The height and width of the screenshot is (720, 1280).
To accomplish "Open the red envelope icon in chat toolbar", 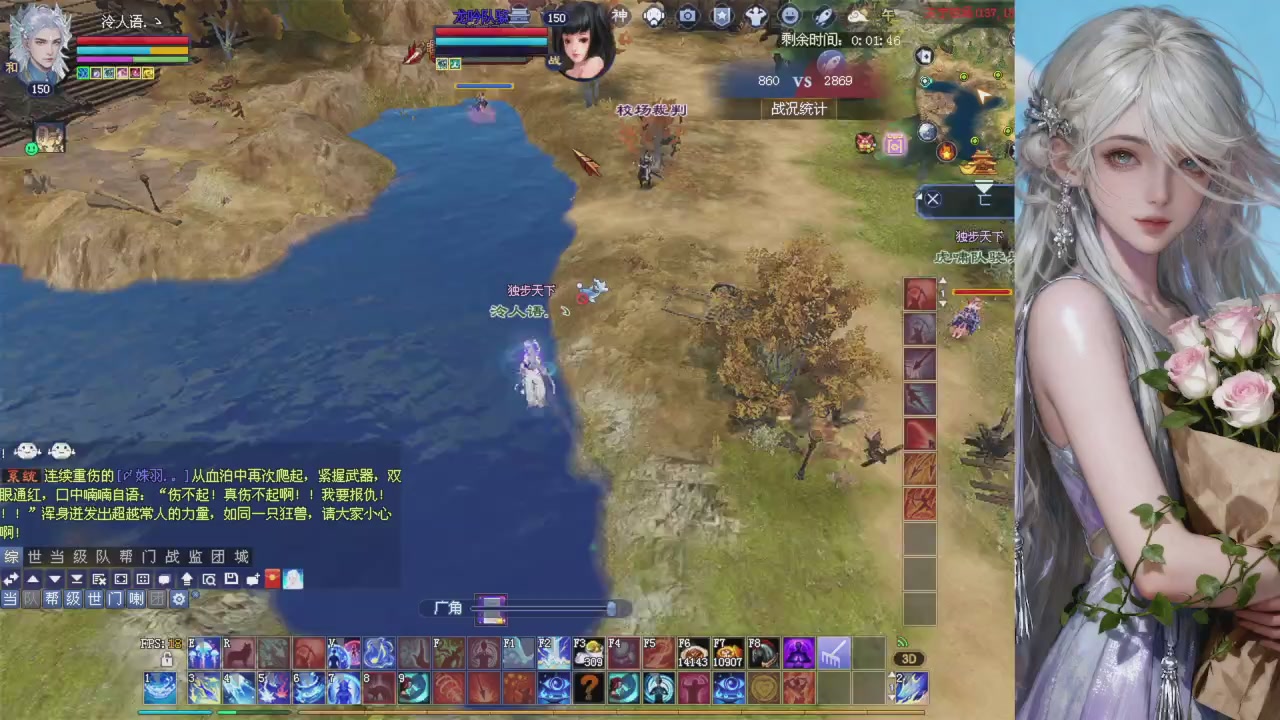I will pyautogui.click(x=274, y=578).
